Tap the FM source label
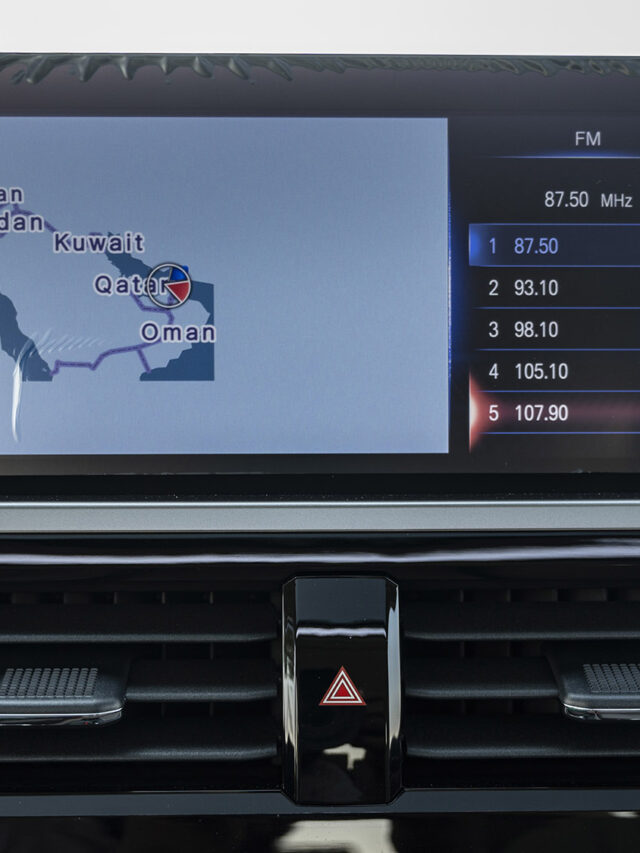The image size is (640, 853). tap(588, 139)
